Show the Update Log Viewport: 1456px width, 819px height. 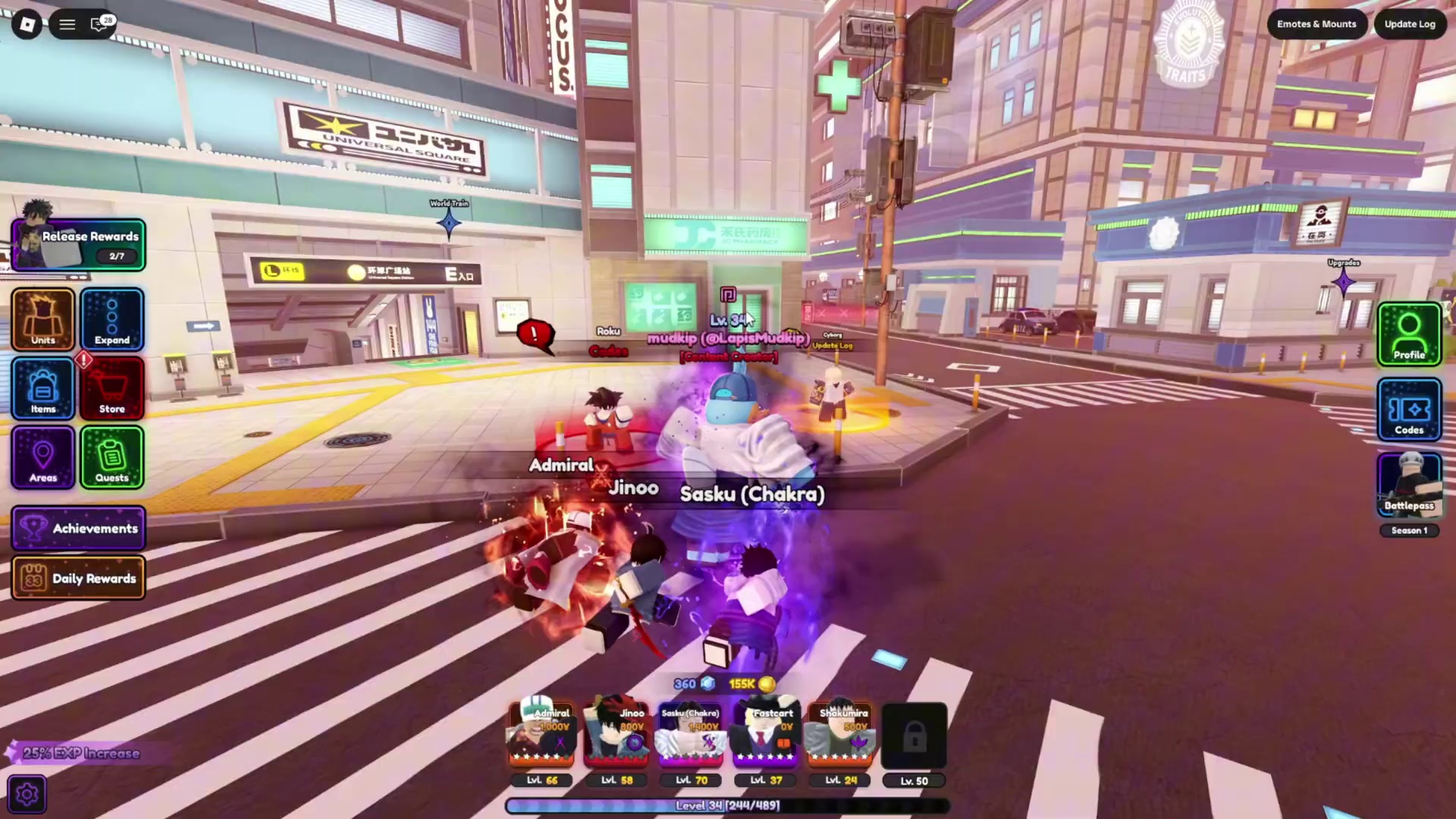[1410, 24]
